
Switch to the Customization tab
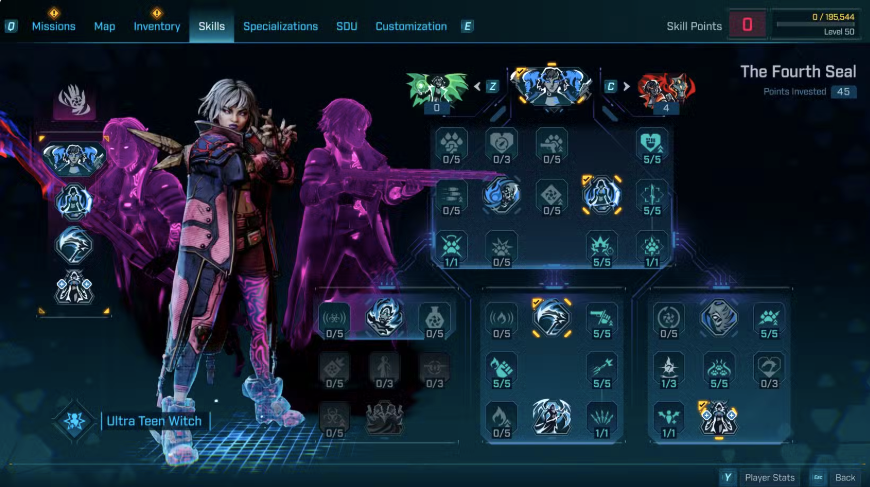coord(409,26)
